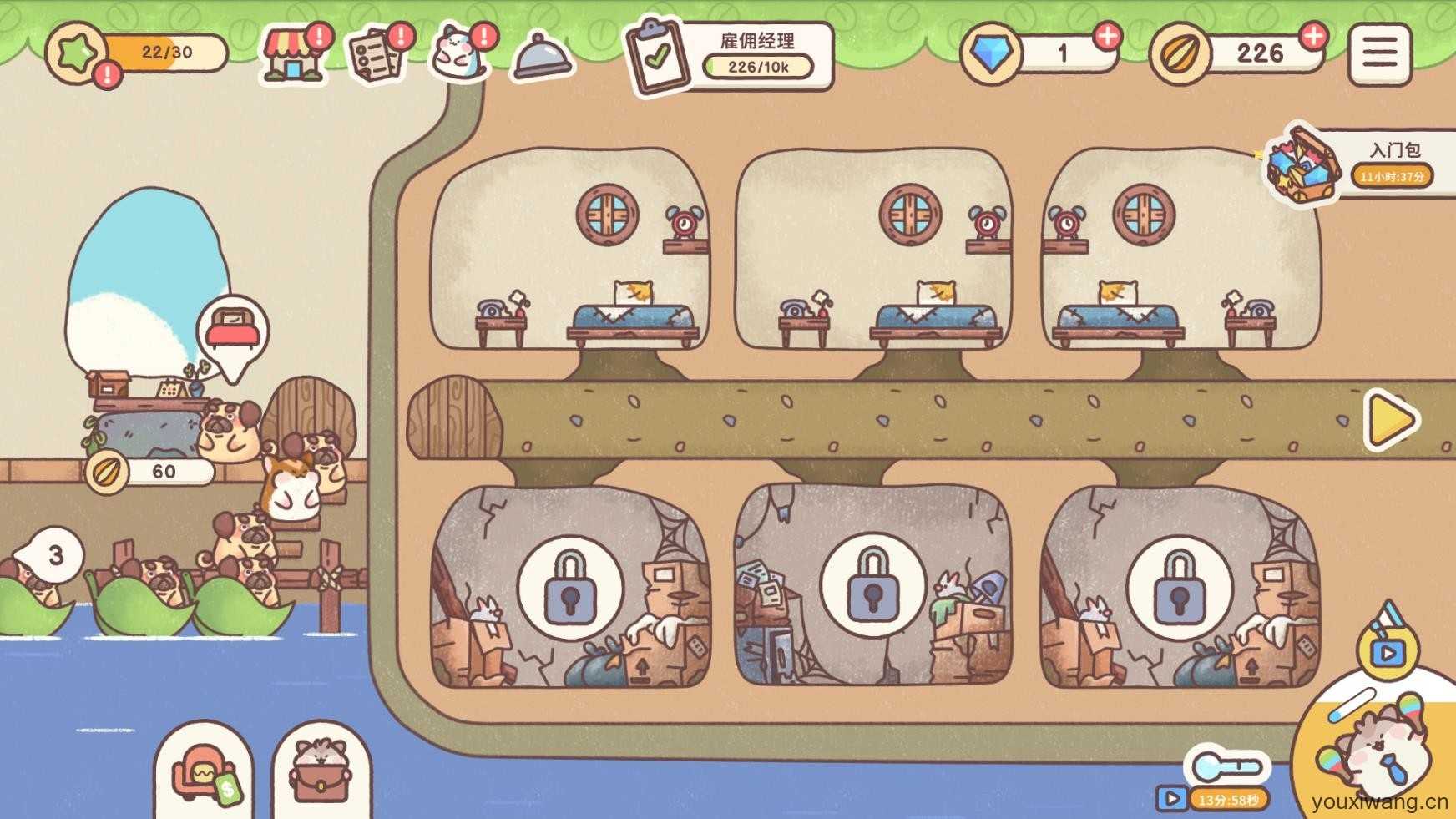Viewport: 1456px width, 819px height.
Task: Add more diamonds with the plus button
Action: click(x=1107, y=36)
